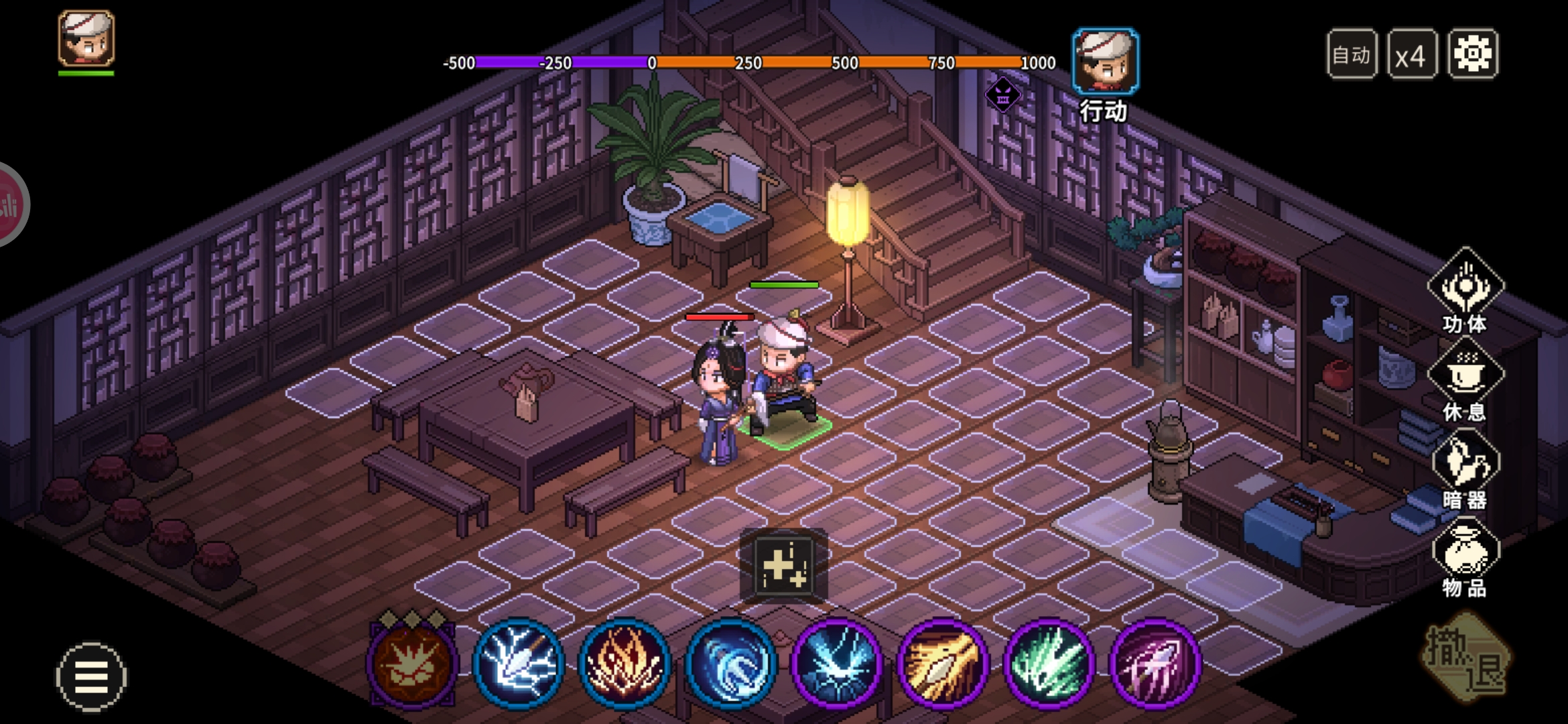Use the golden spear thrust skill
The height and width of the screenshot is (724, 1568).
coord(943,662)
